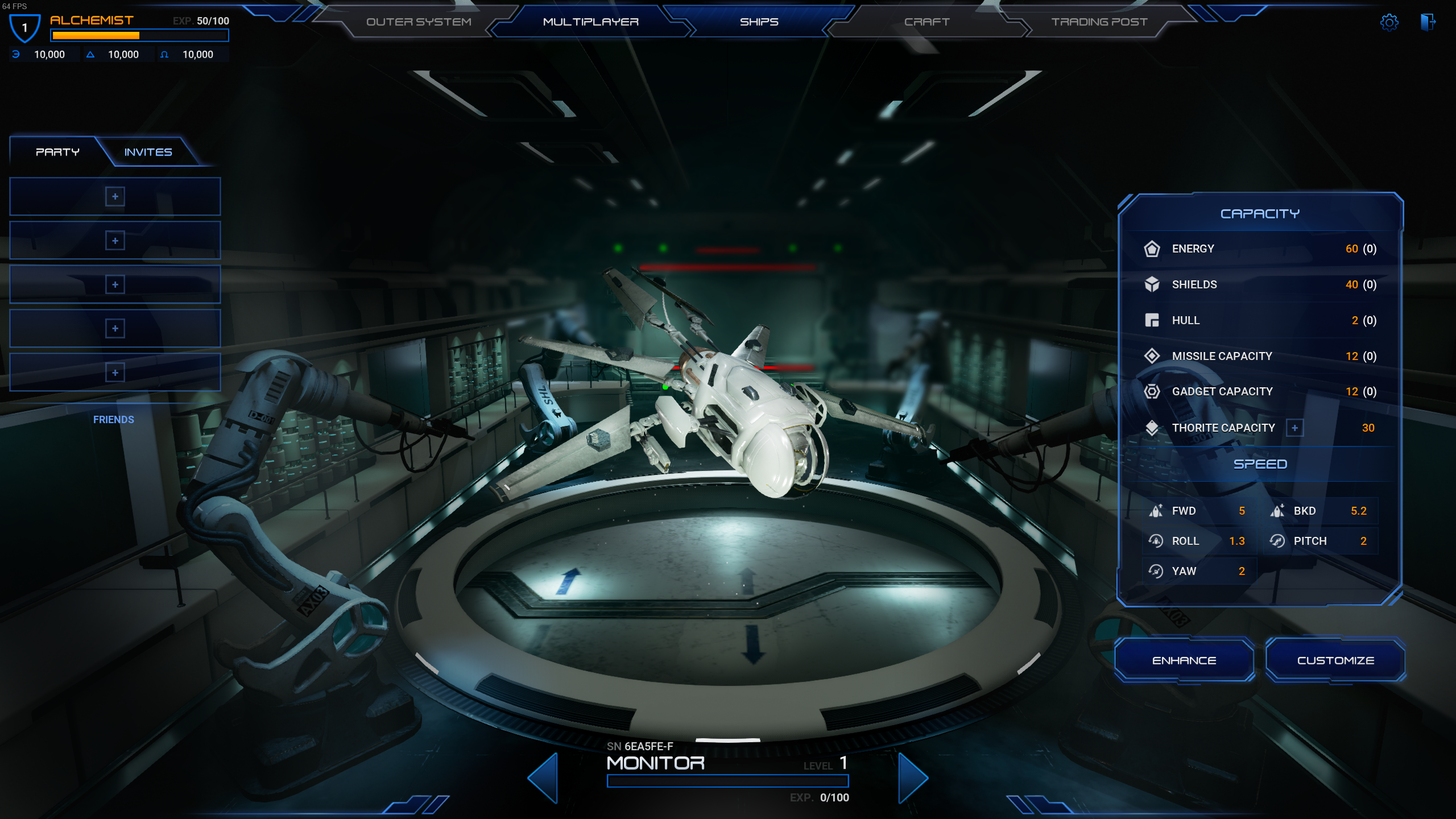Select the Missile Capacity diamond icon

1153,356
